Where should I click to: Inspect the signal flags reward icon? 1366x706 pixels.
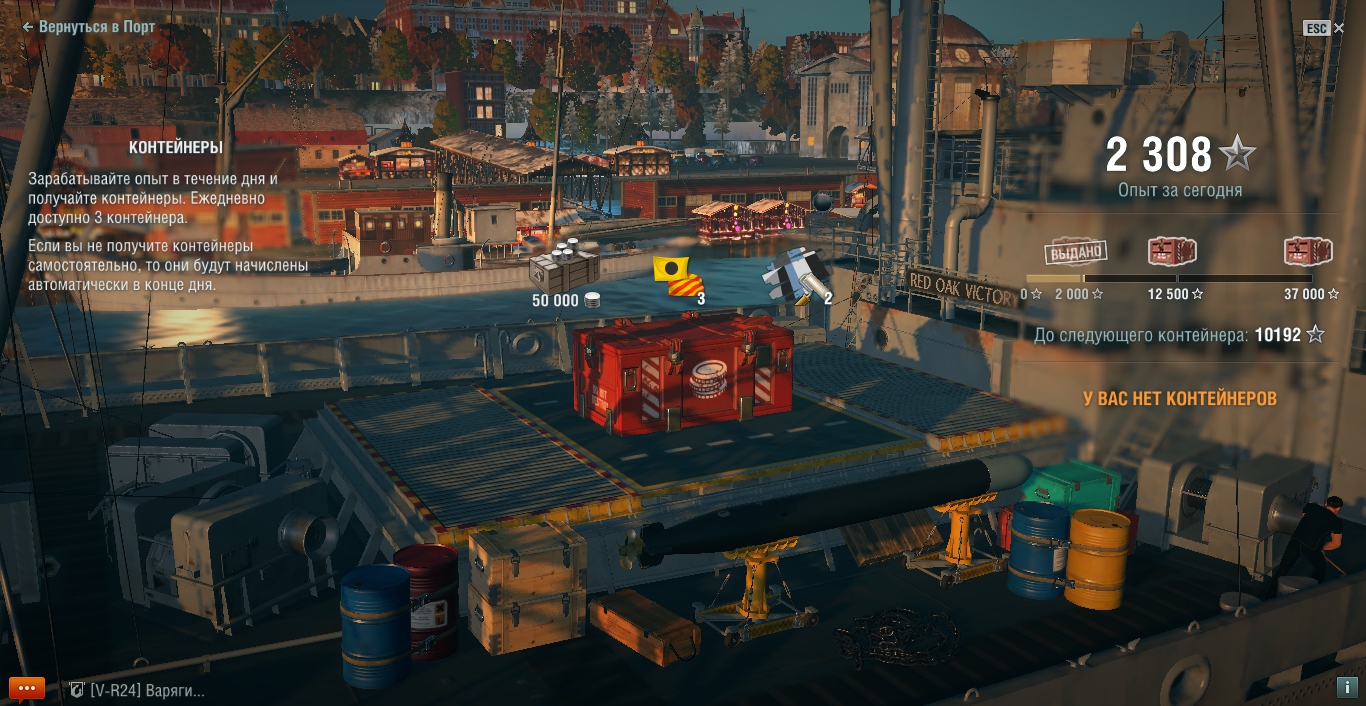coord(677,277)
